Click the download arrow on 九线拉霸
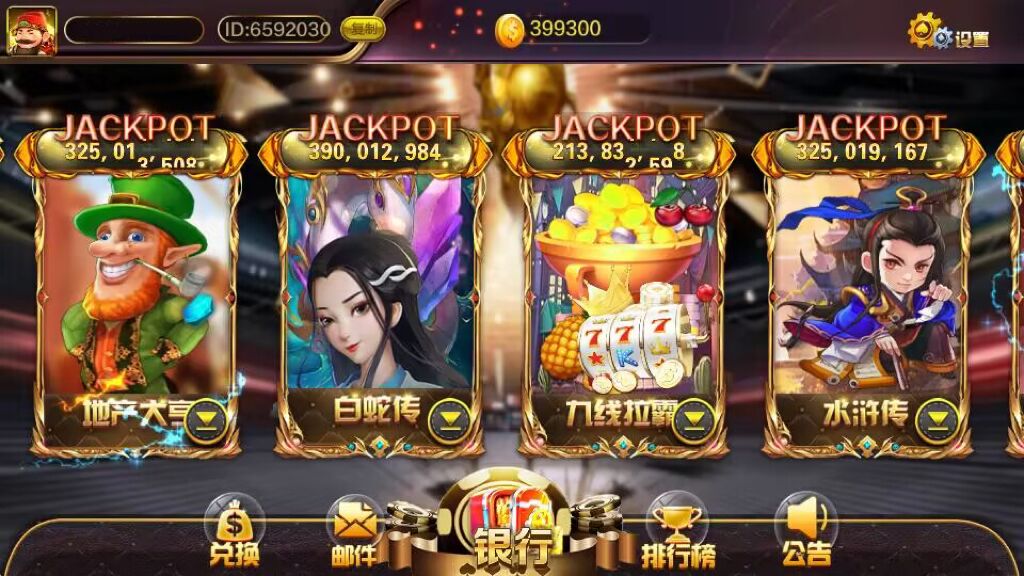Image resolution: width=1024 pixels, height=576 pixels. click(x=692, y=420)
